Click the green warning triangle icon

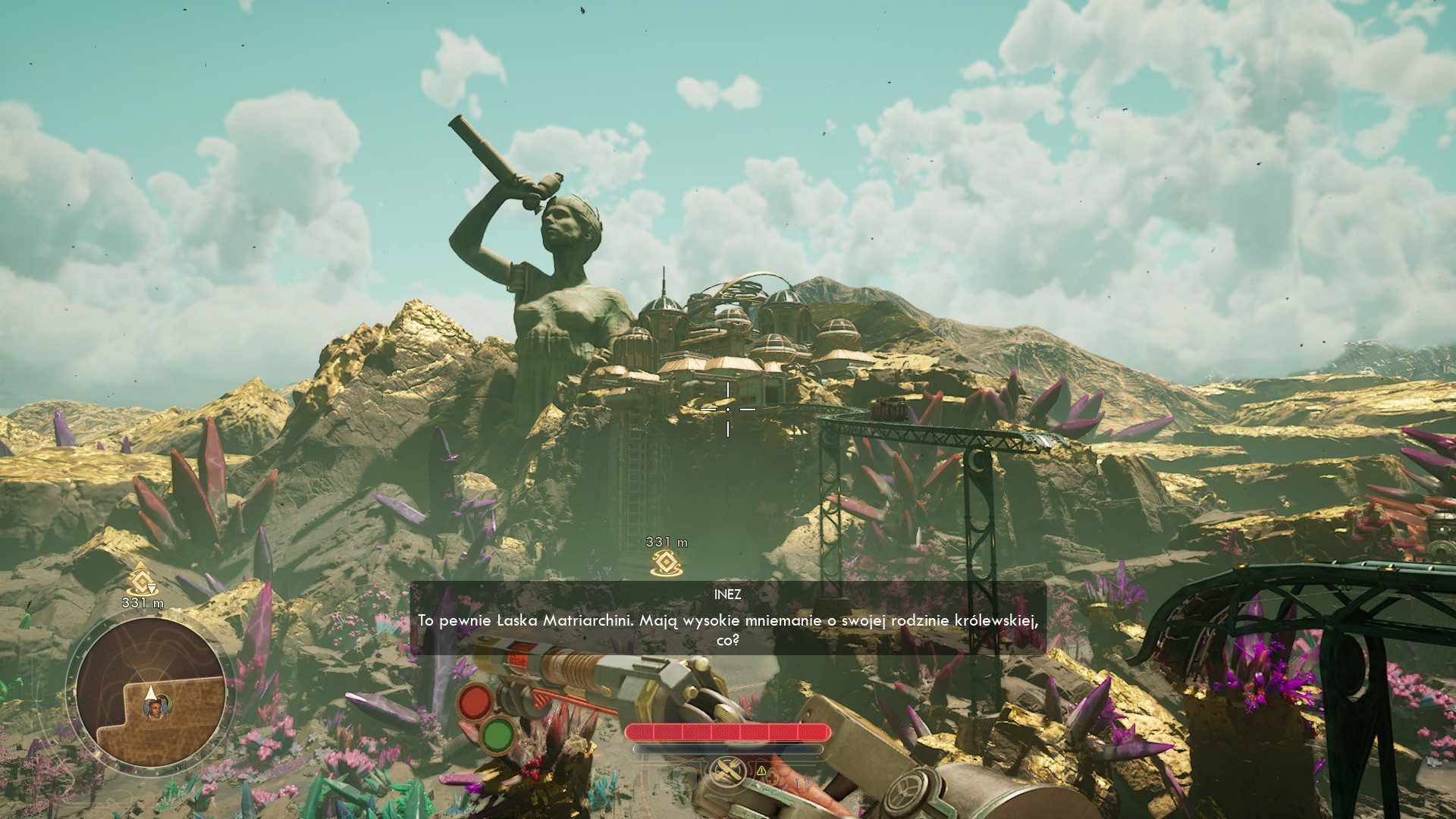pyautogui.click(x=761, y=770)
